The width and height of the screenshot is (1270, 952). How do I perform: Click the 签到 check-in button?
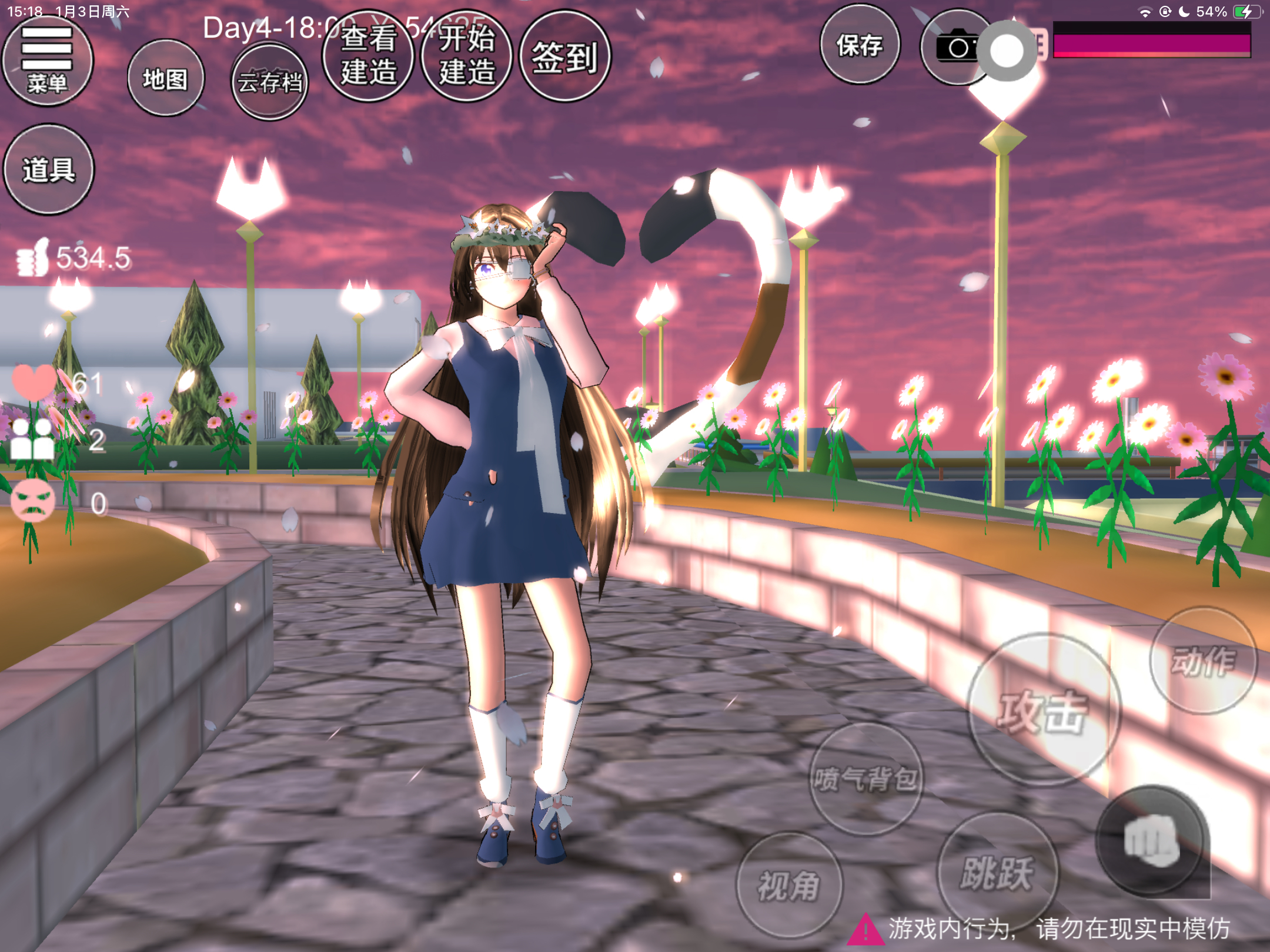click(565, 57)
